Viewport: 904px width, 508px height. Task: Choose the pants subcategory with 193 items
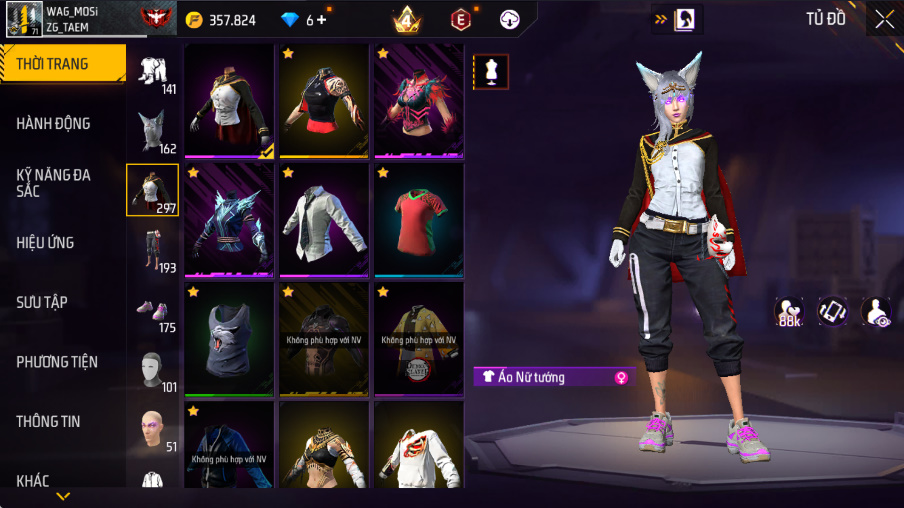[152, 250]
